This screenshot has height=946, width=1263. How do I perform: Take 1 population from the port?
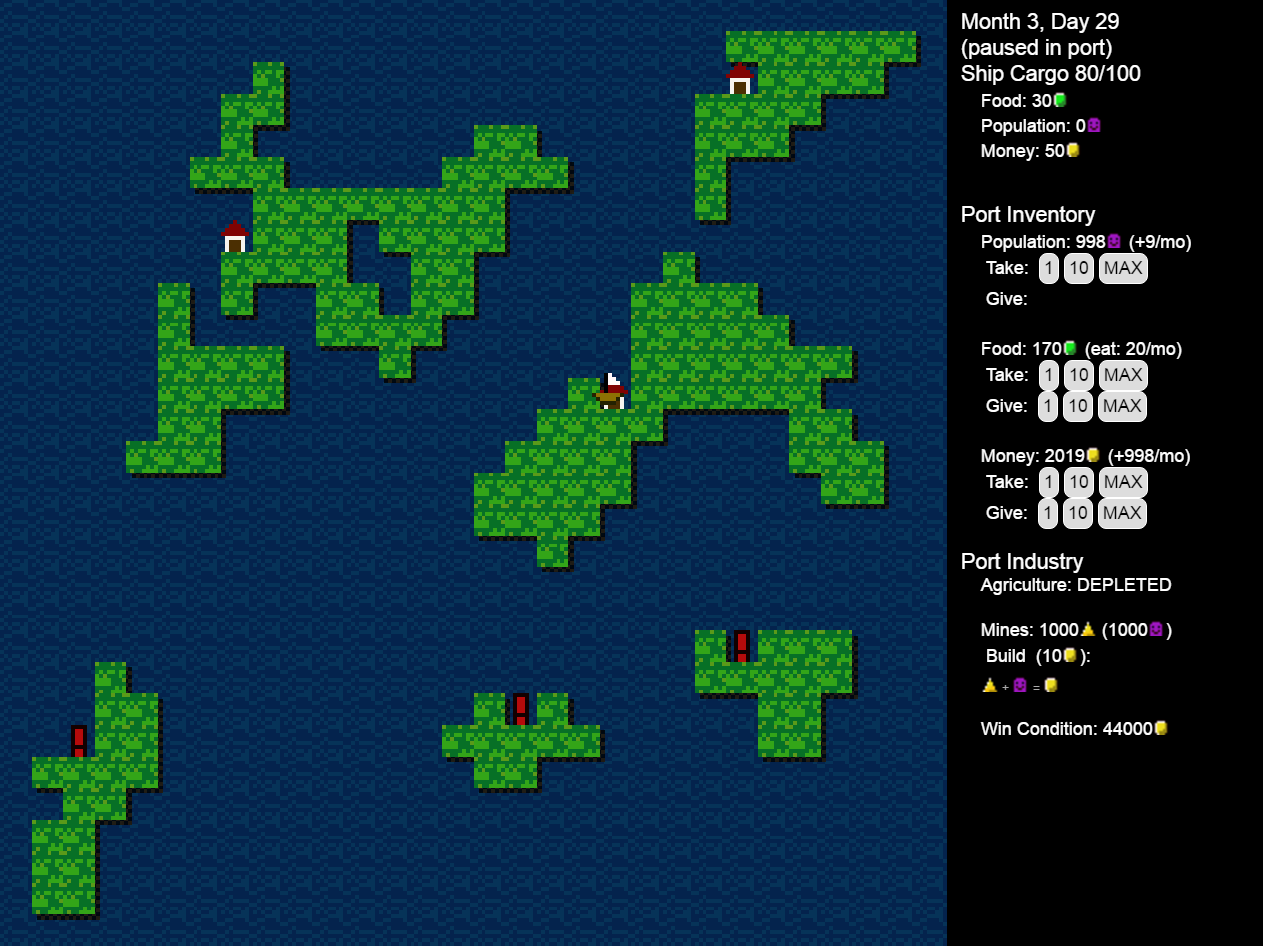click(1048, 268)
